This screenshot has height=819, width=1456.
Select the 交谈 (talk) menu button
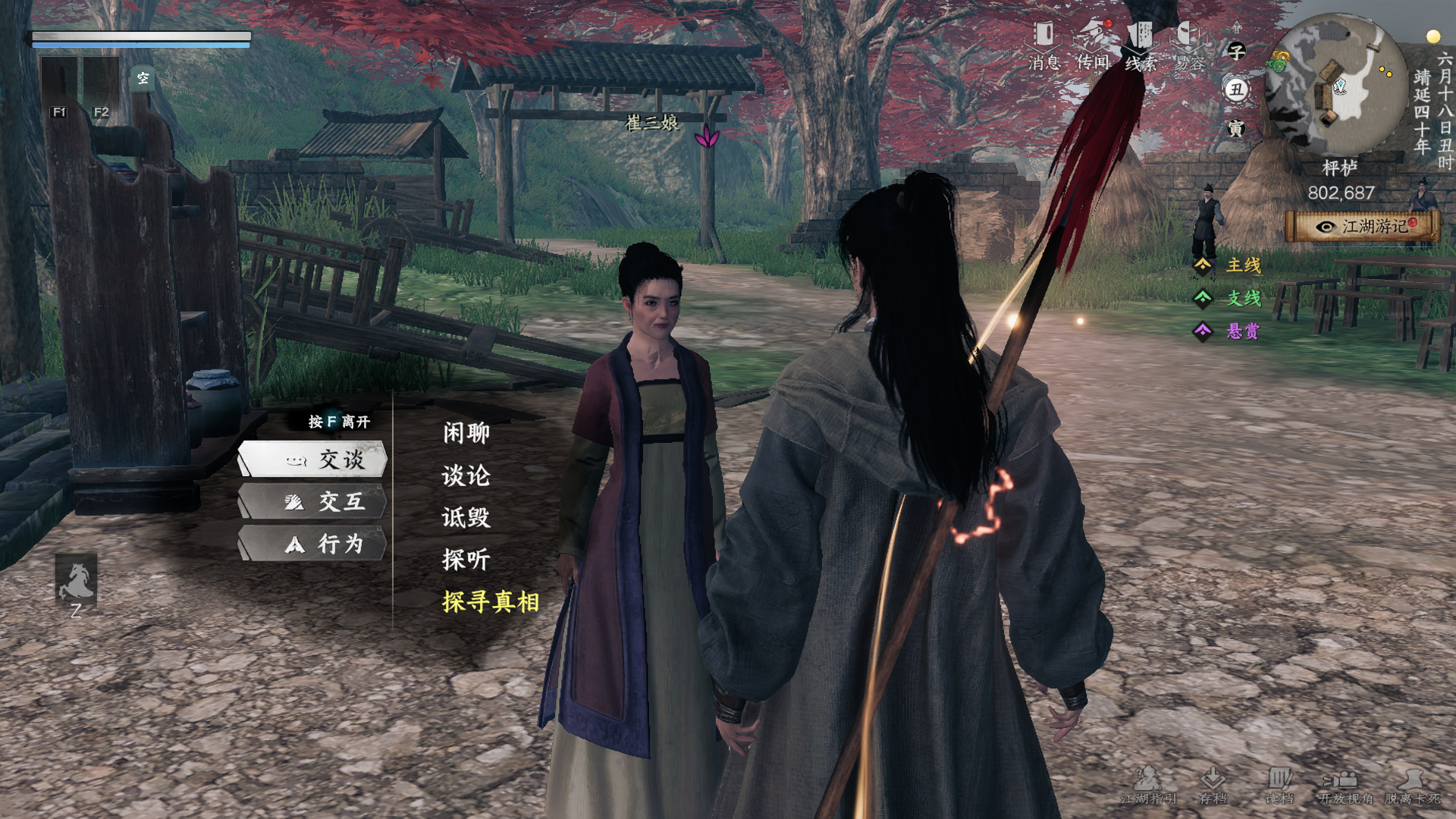(x=313, y=460)
